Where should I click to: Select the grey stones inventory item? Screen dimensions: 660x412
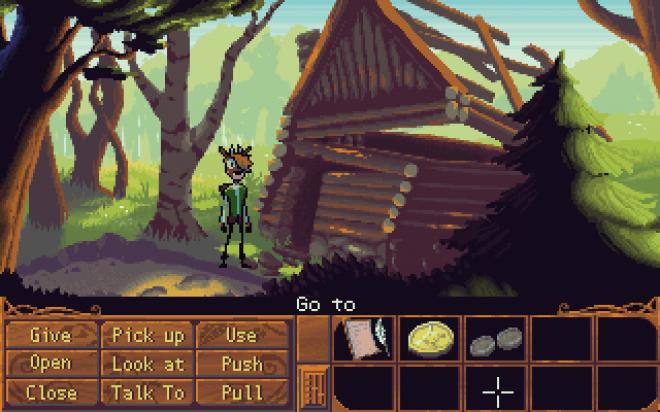[x=495, y=342]
